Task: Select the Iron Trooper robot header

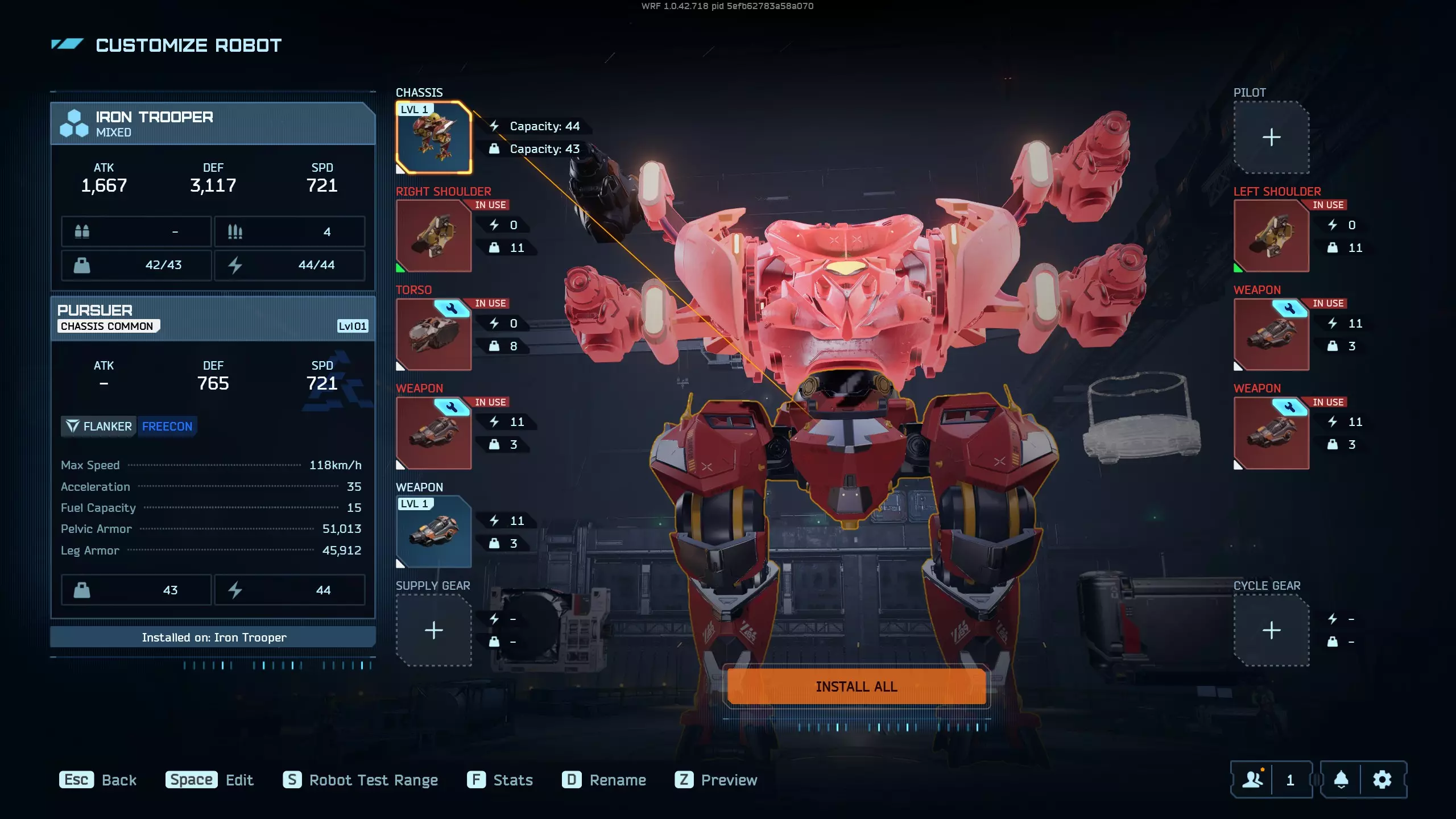Action: (213, 123)
